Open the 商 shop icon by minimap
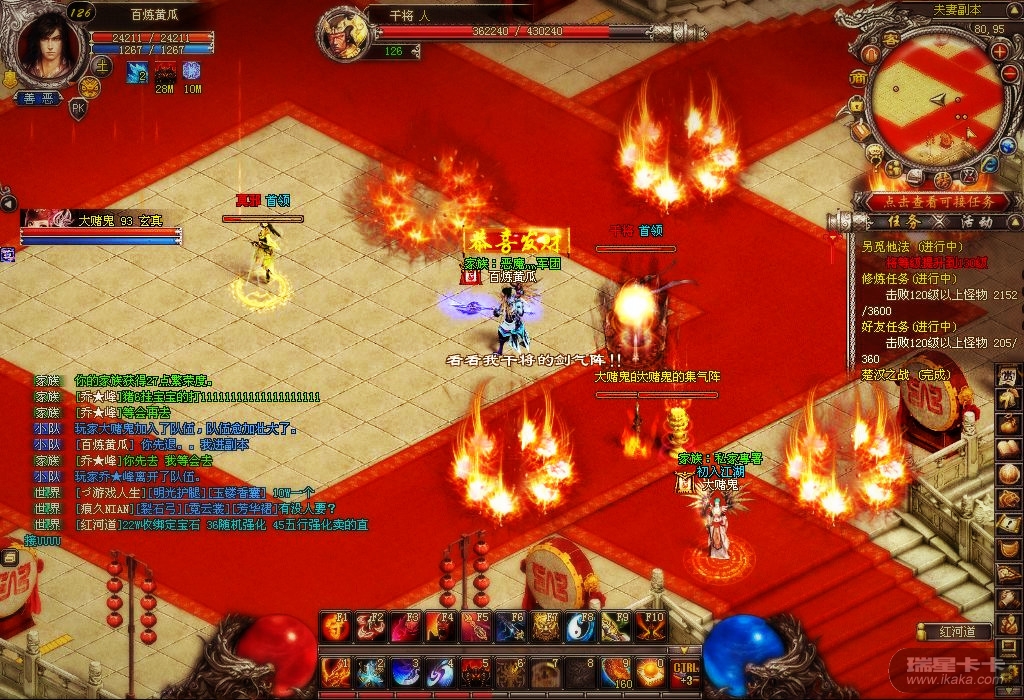The width and height of the screenshot is (1024, 700). [x=858, y=77]
